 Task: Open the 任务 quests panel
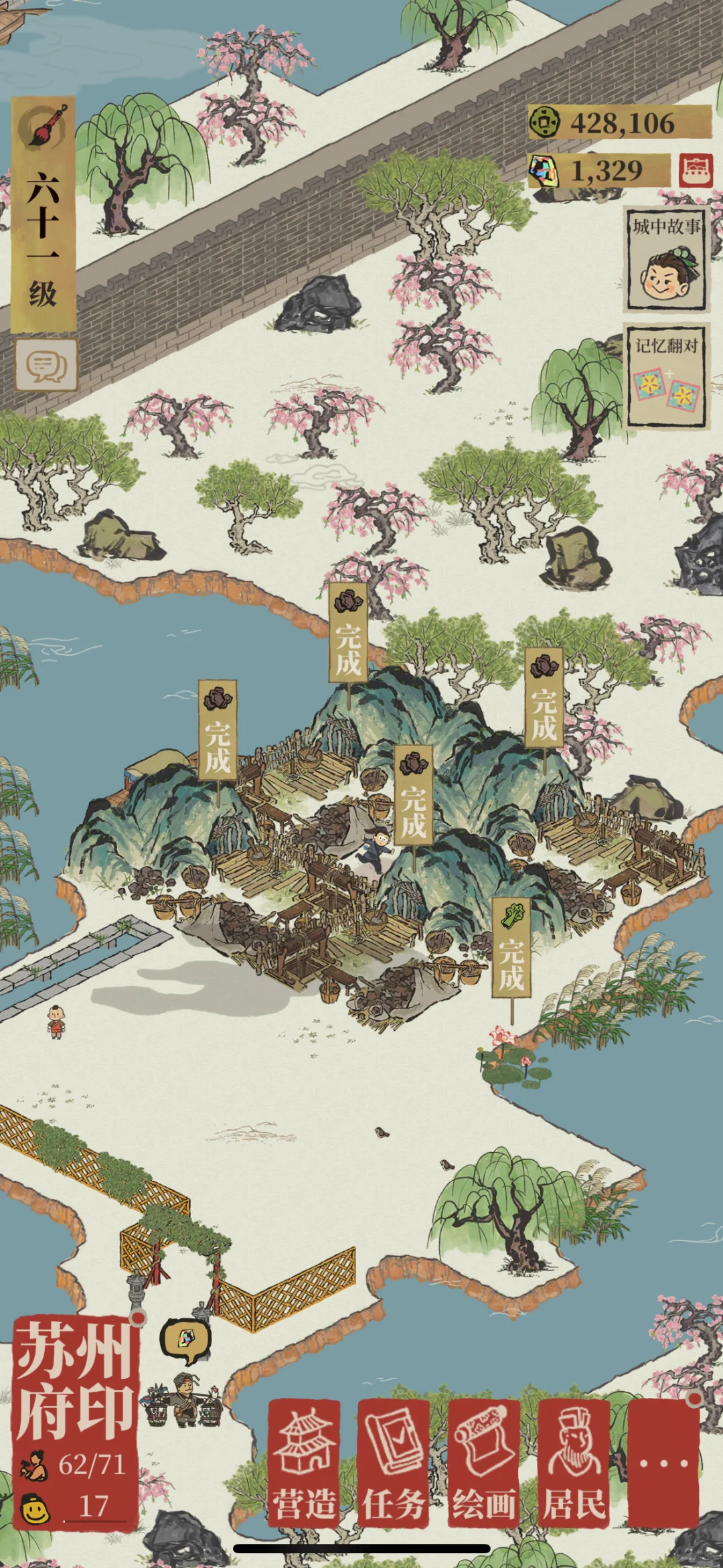pyautogui.click(x=394, y=1463)
